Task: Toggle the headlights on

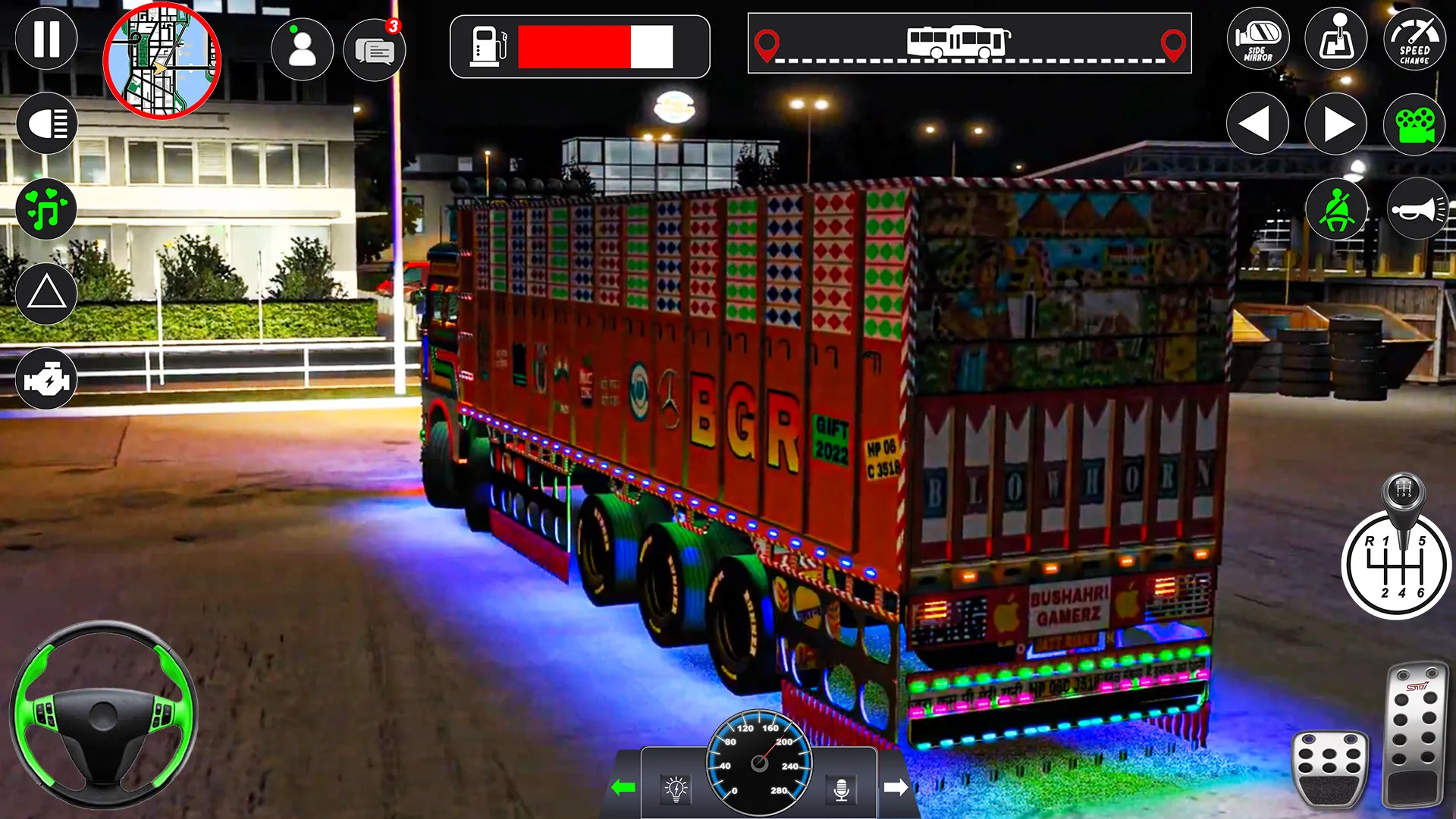Action: pyautogui.click(x=47, y=124)
